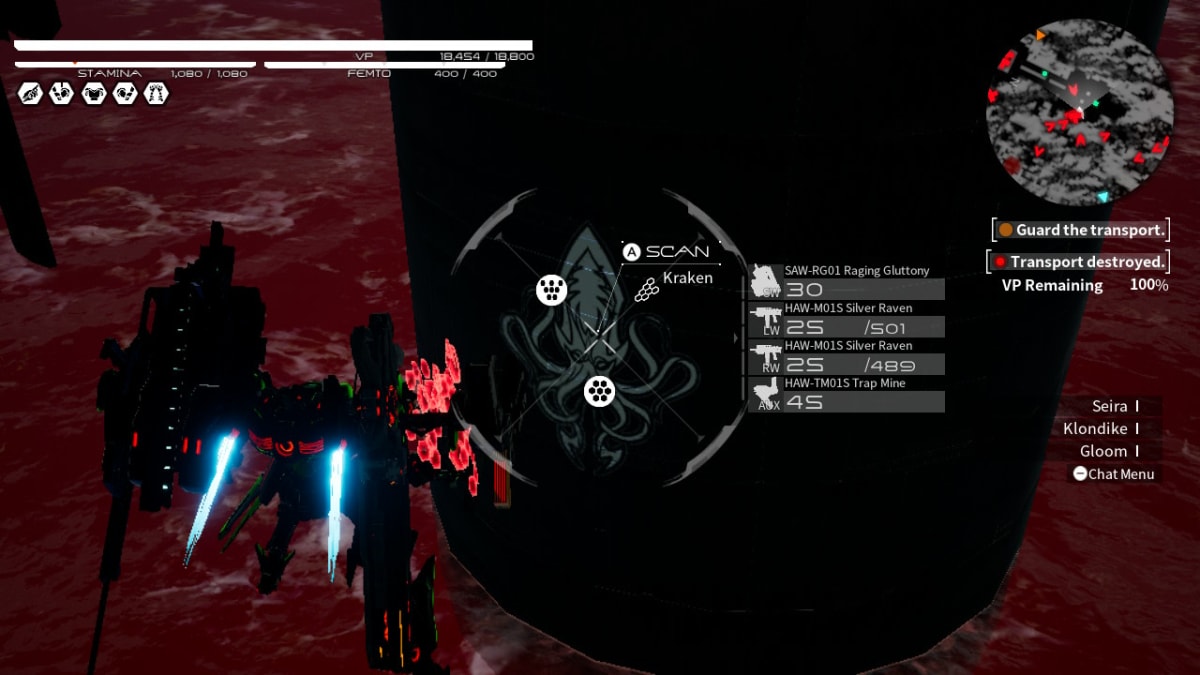The image size is (1200, 675).
Task: Select squad member Seira
Action: (1110, 406)
